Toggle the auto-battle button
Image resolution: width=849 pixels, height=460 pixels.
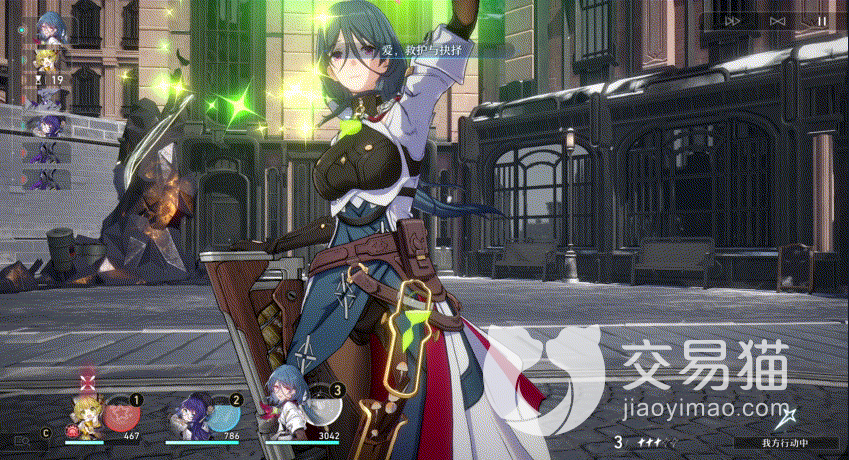(778, 20)
